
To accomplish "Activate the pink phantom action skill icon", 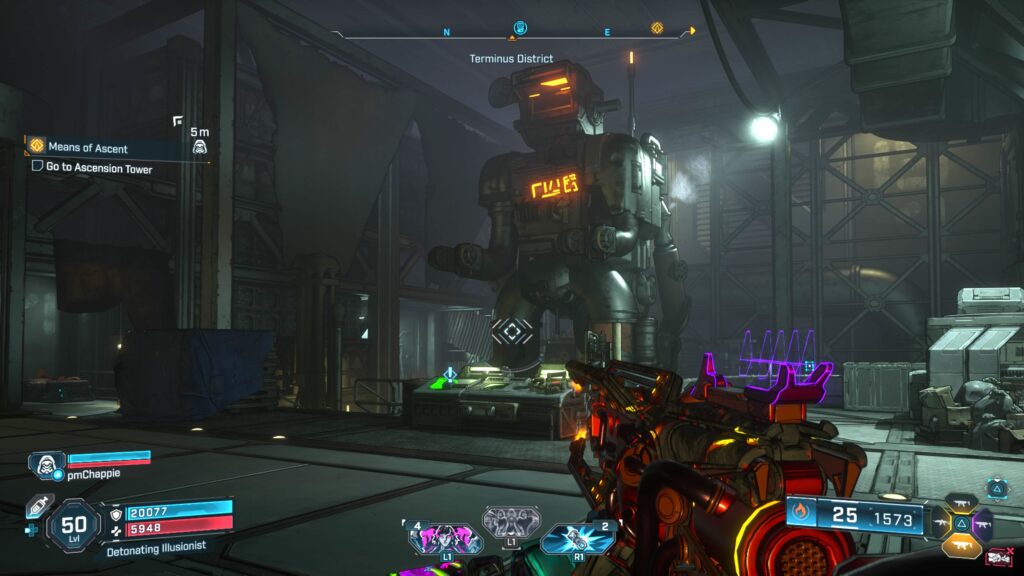I will tap(444, 541).
